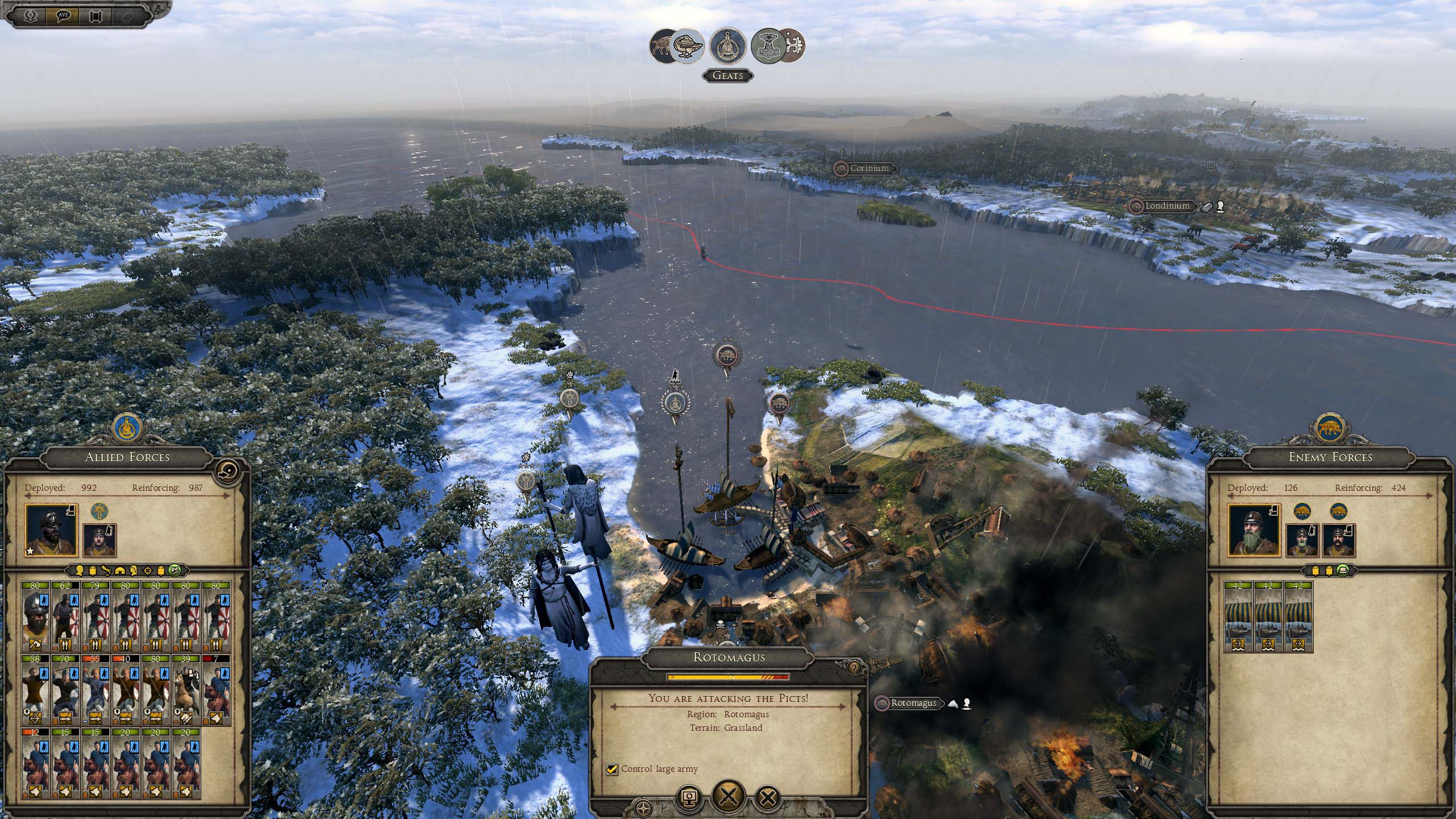The image size is (1456, 819).
Task: Open the scroll icon in top-left toolbar
Action: pos(96,15)
